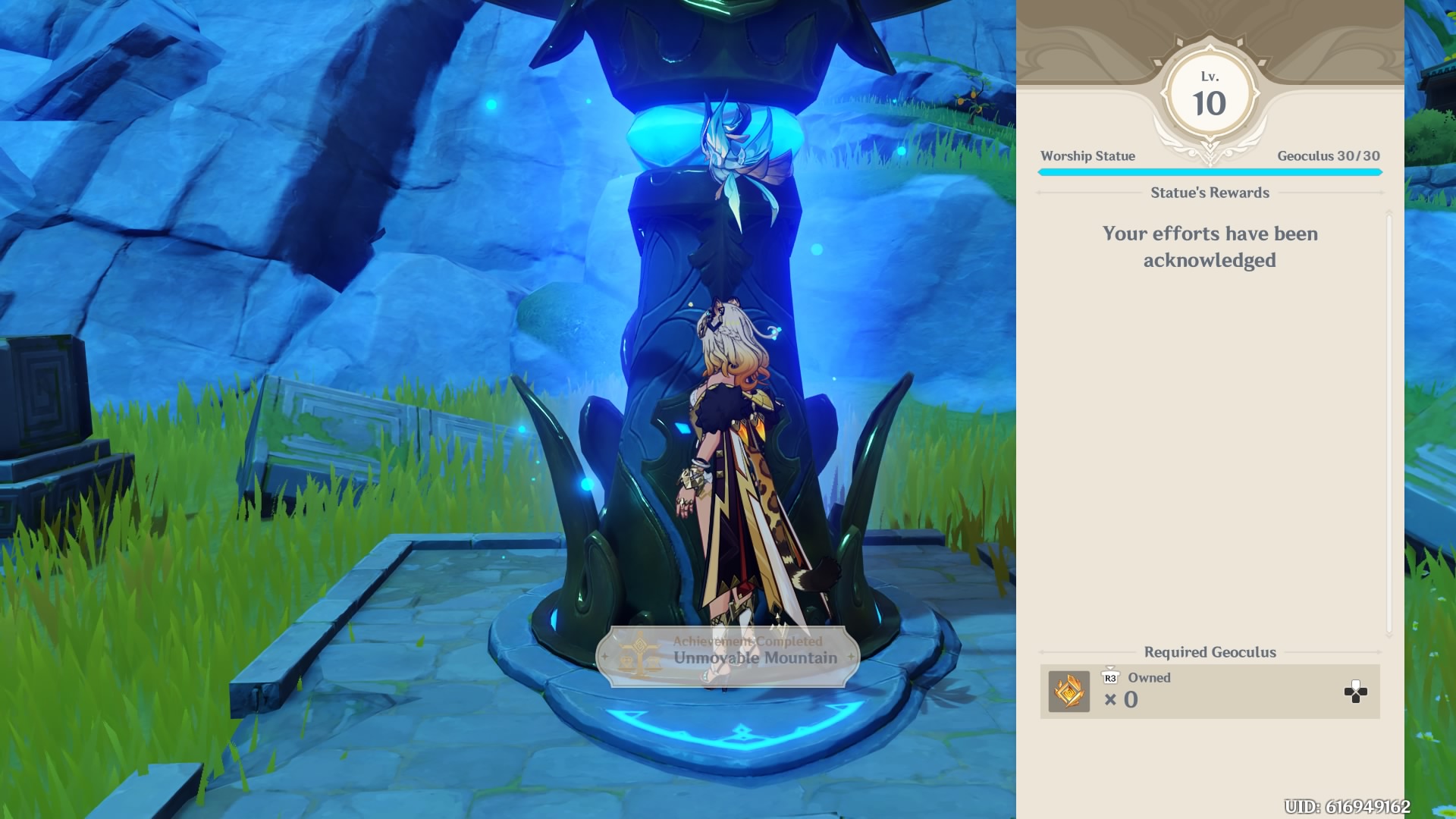Screen dimensions: 1456x819
Task: Select the Geoculus item icon
Action: coord(1068,692)
